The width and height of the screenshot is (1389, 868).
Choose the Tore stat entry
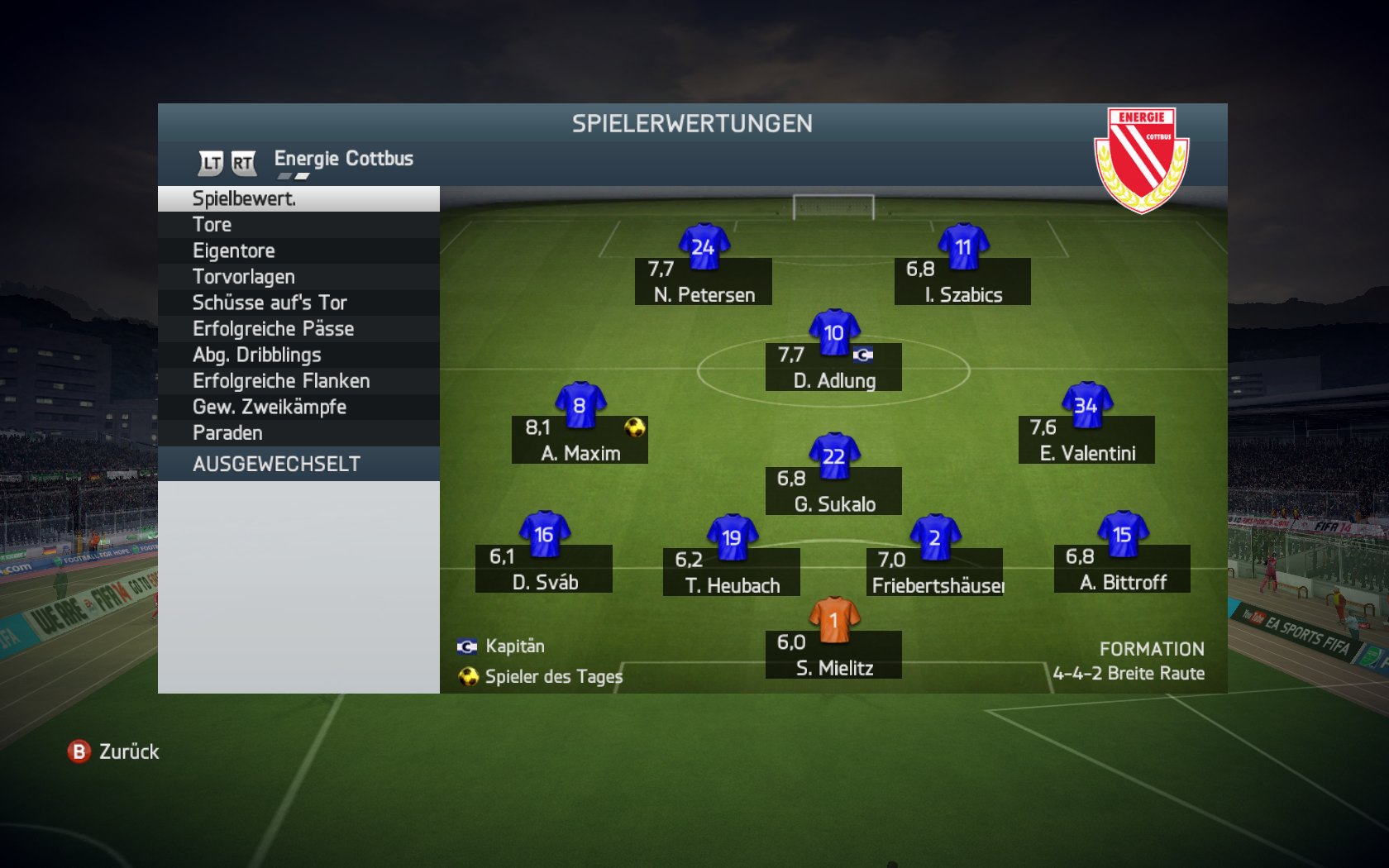click(298, 225)
